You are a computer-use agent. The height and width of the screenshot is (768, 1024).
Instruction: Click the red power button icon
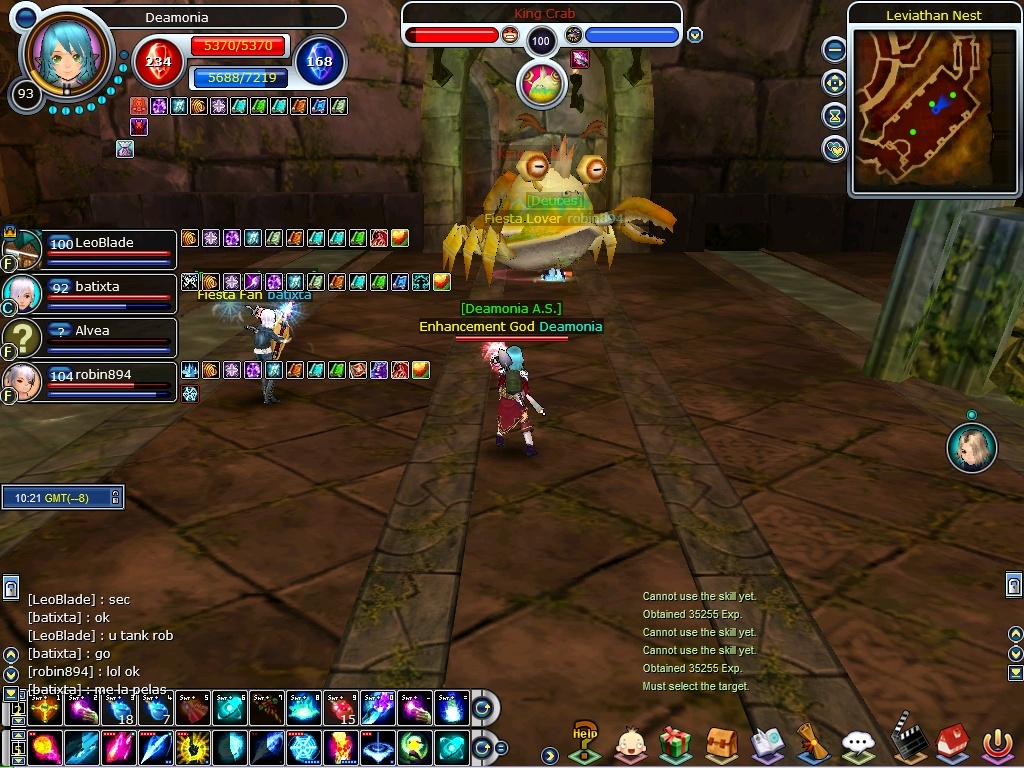(996, 743)
